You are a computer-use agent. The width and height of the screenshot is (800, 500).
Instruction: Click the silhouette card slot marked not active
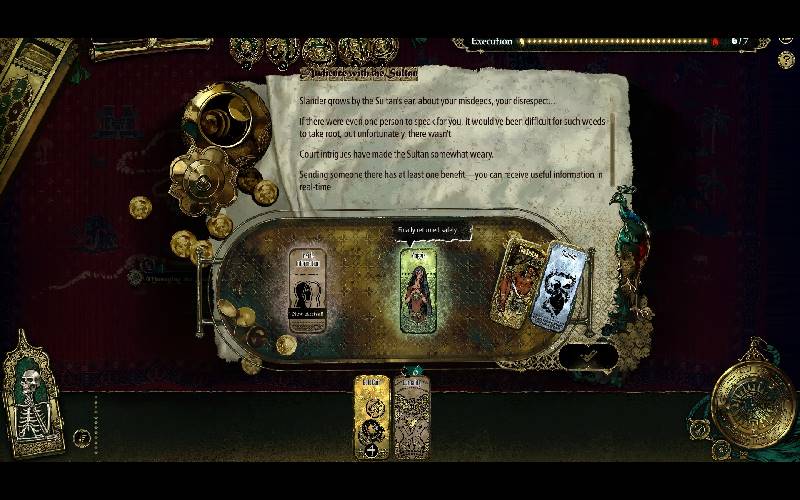point(307,290)
